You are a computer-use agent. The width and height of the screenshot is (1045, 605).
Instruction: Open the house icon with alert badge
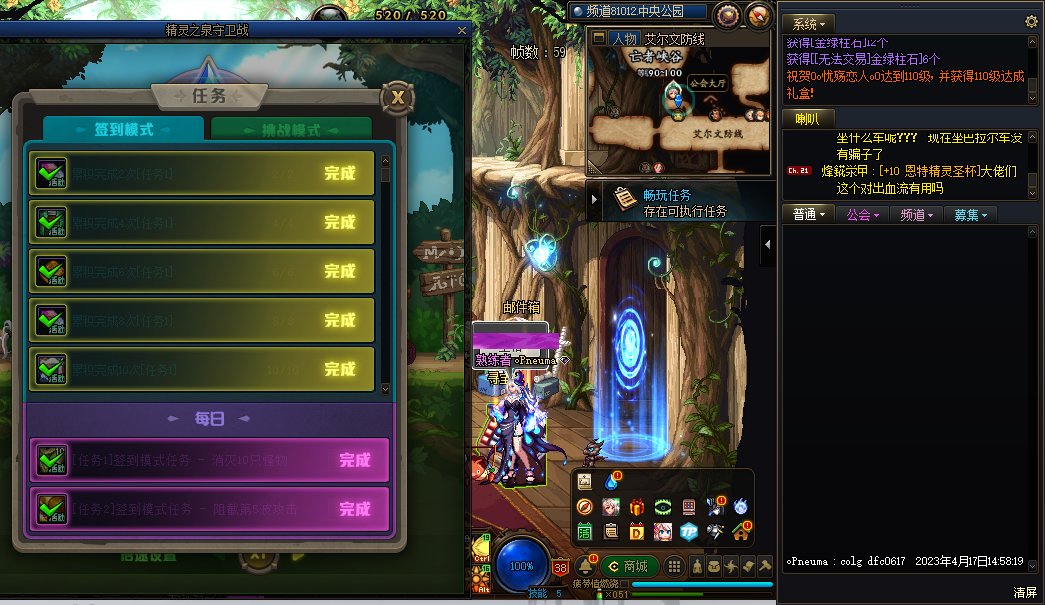pyautogui.click(x=741, y=530)
